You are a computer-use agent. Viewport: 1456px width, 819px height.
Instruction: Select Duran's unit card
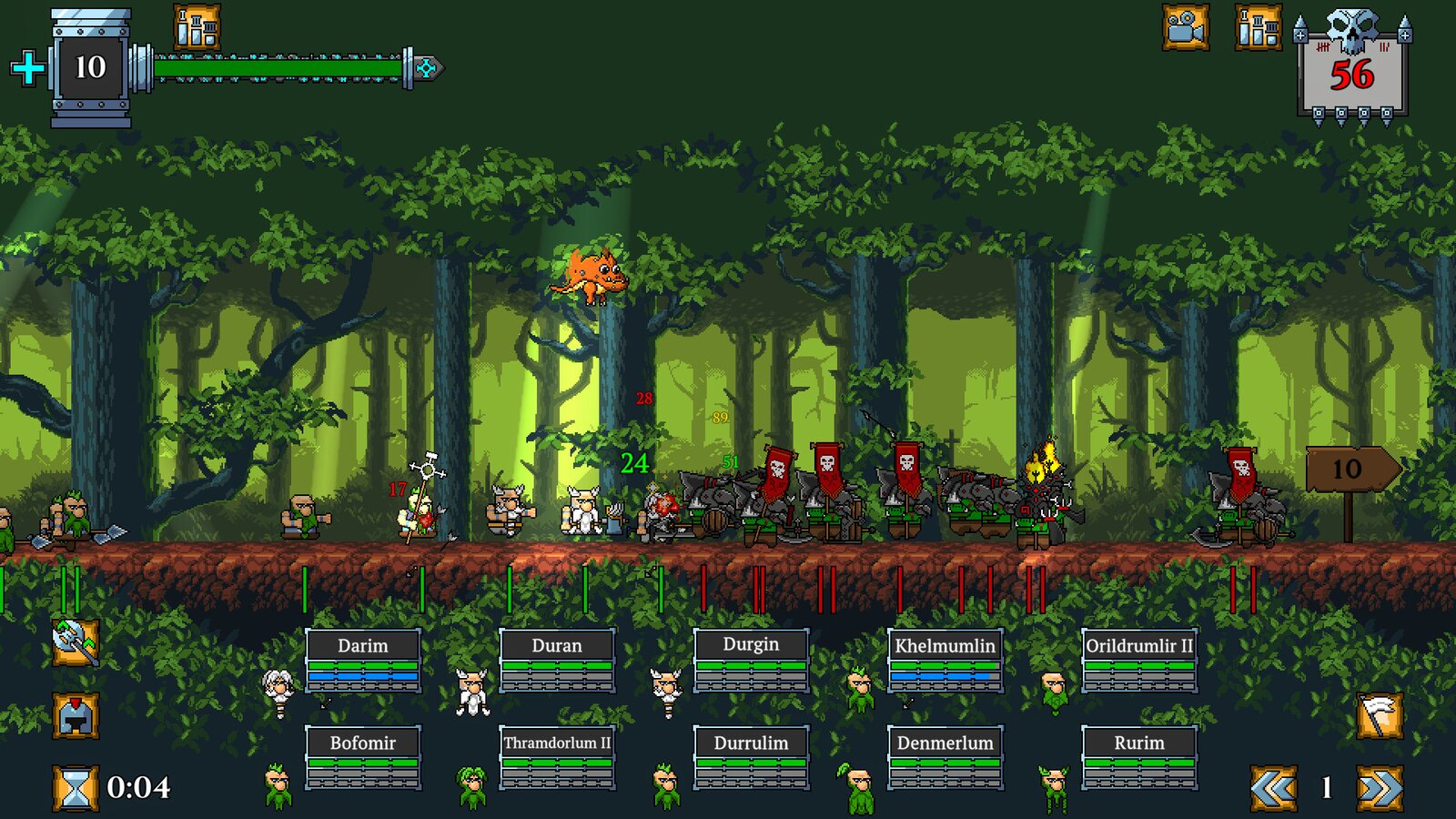pyautogui.click(x=556, y=661)
